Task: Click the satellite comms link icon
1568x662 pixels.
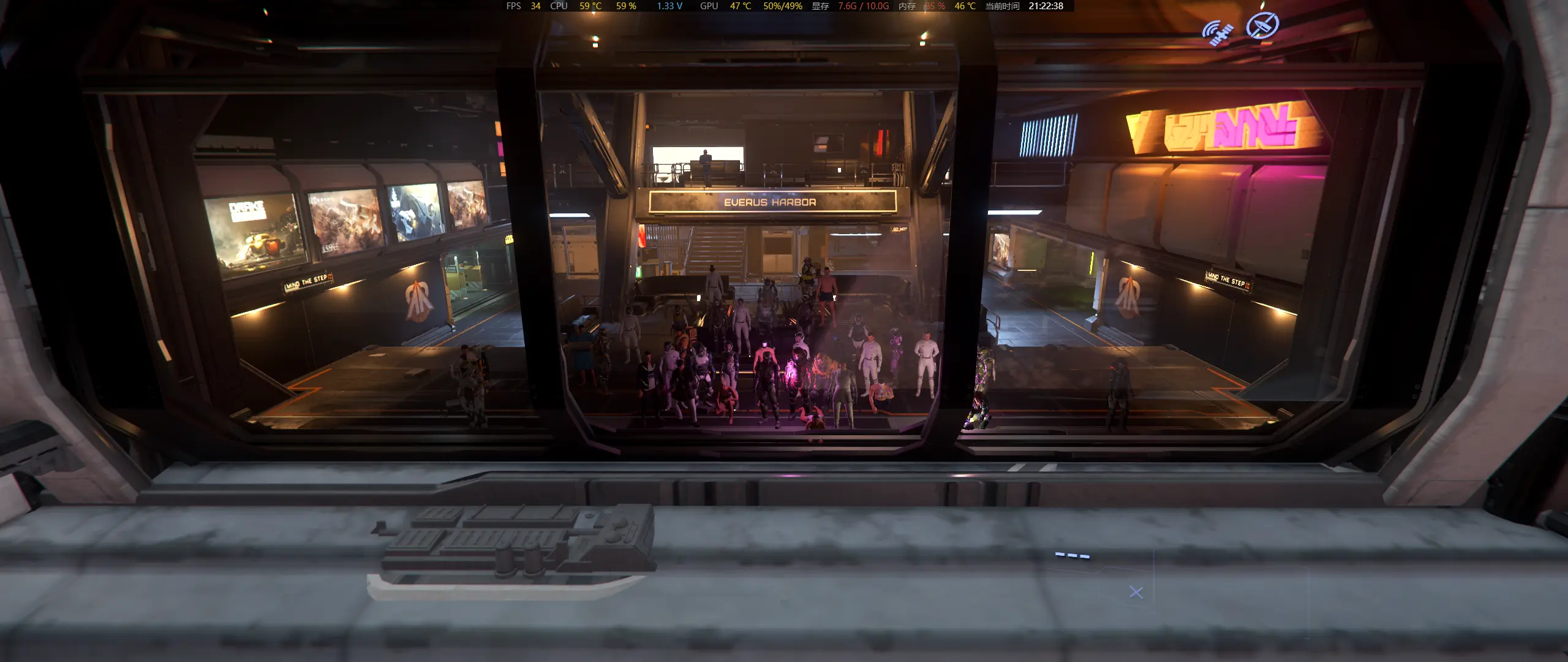Action: click(1216, 32)
